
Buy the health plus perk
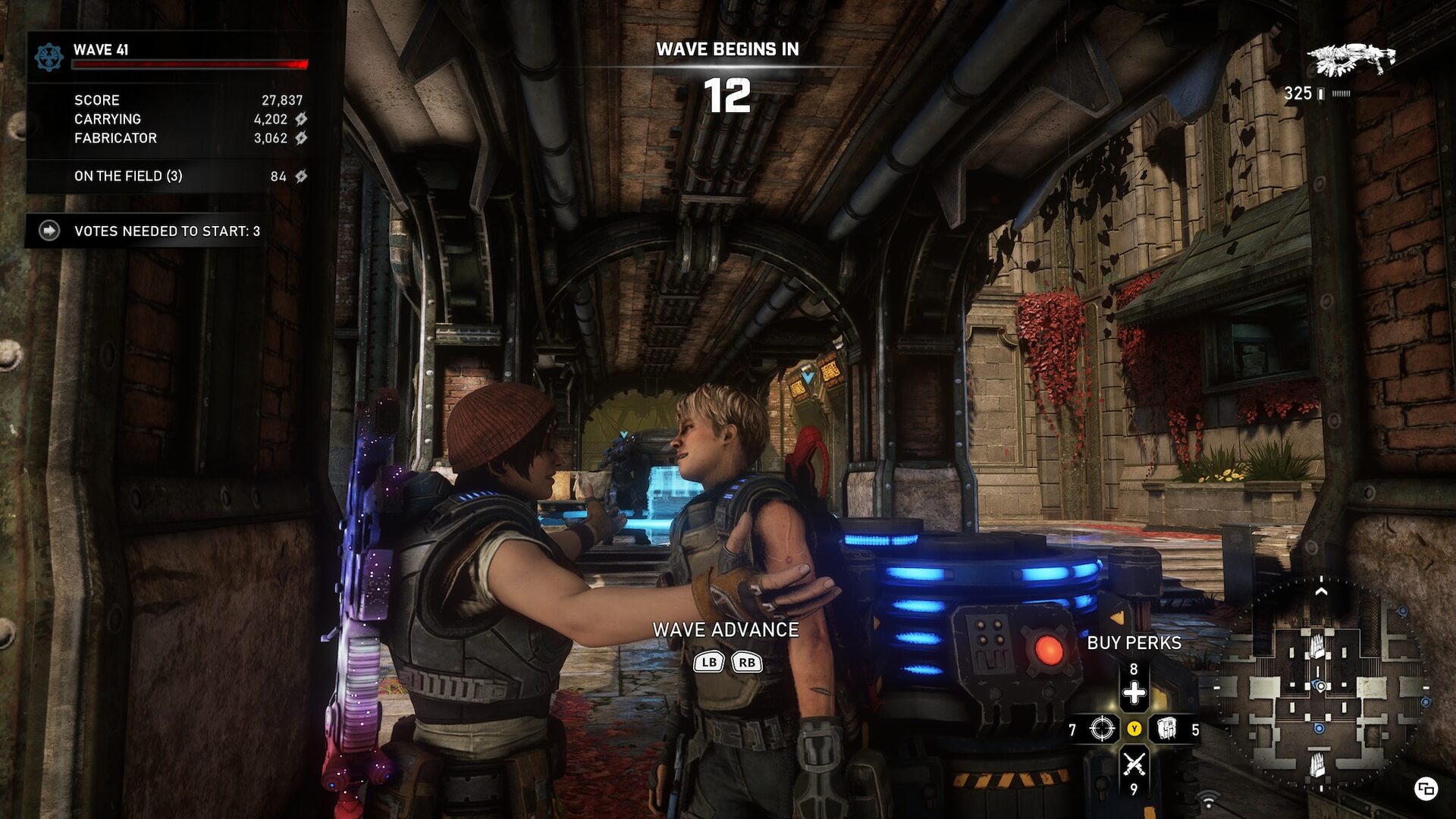(x=1134, y=692)
